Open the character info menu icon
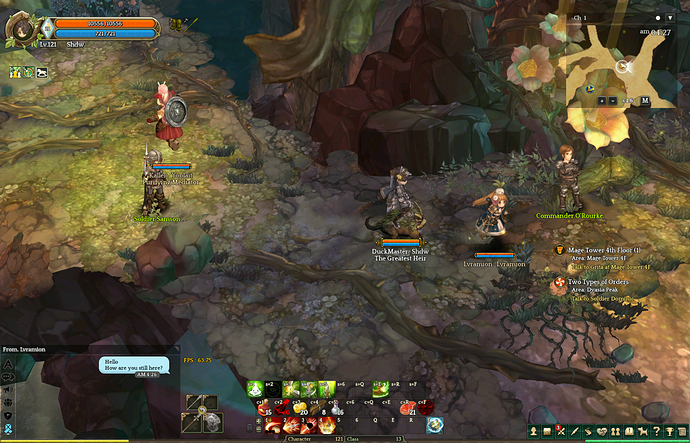Screen dimensions: 690x443 [534, 432]
